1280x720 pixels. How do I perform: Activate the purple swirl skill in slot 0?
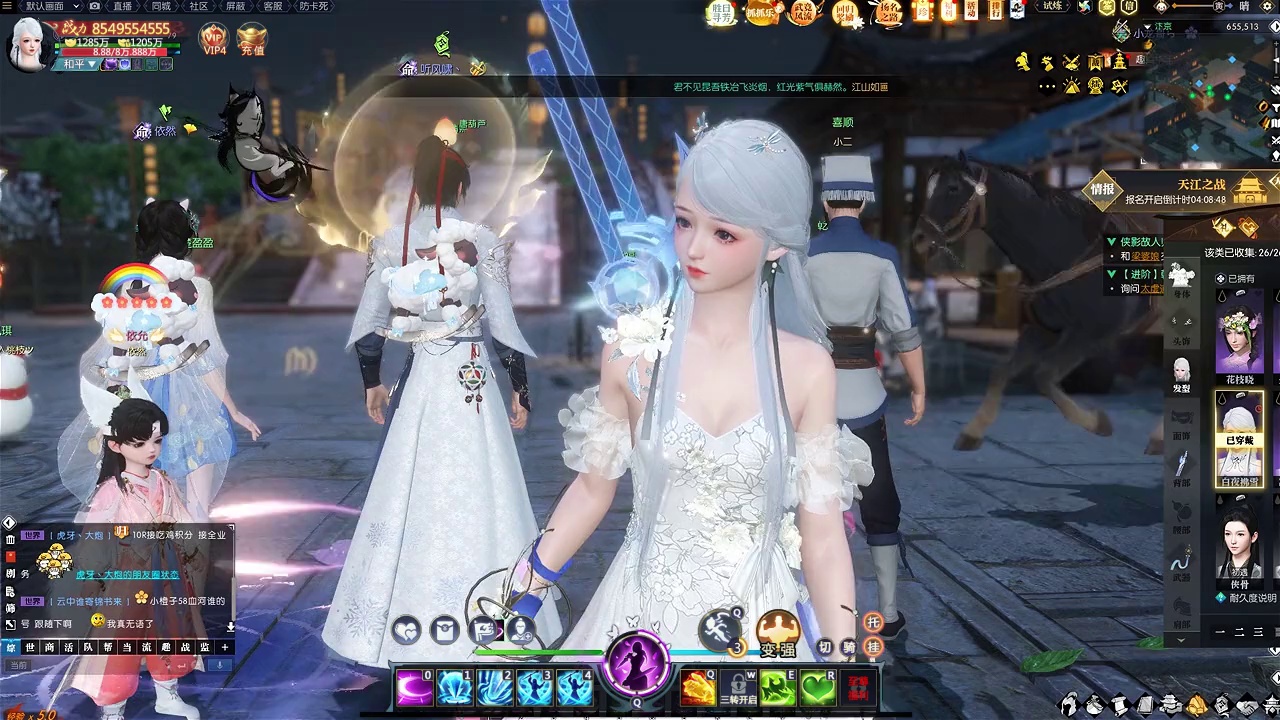[414, 687]
